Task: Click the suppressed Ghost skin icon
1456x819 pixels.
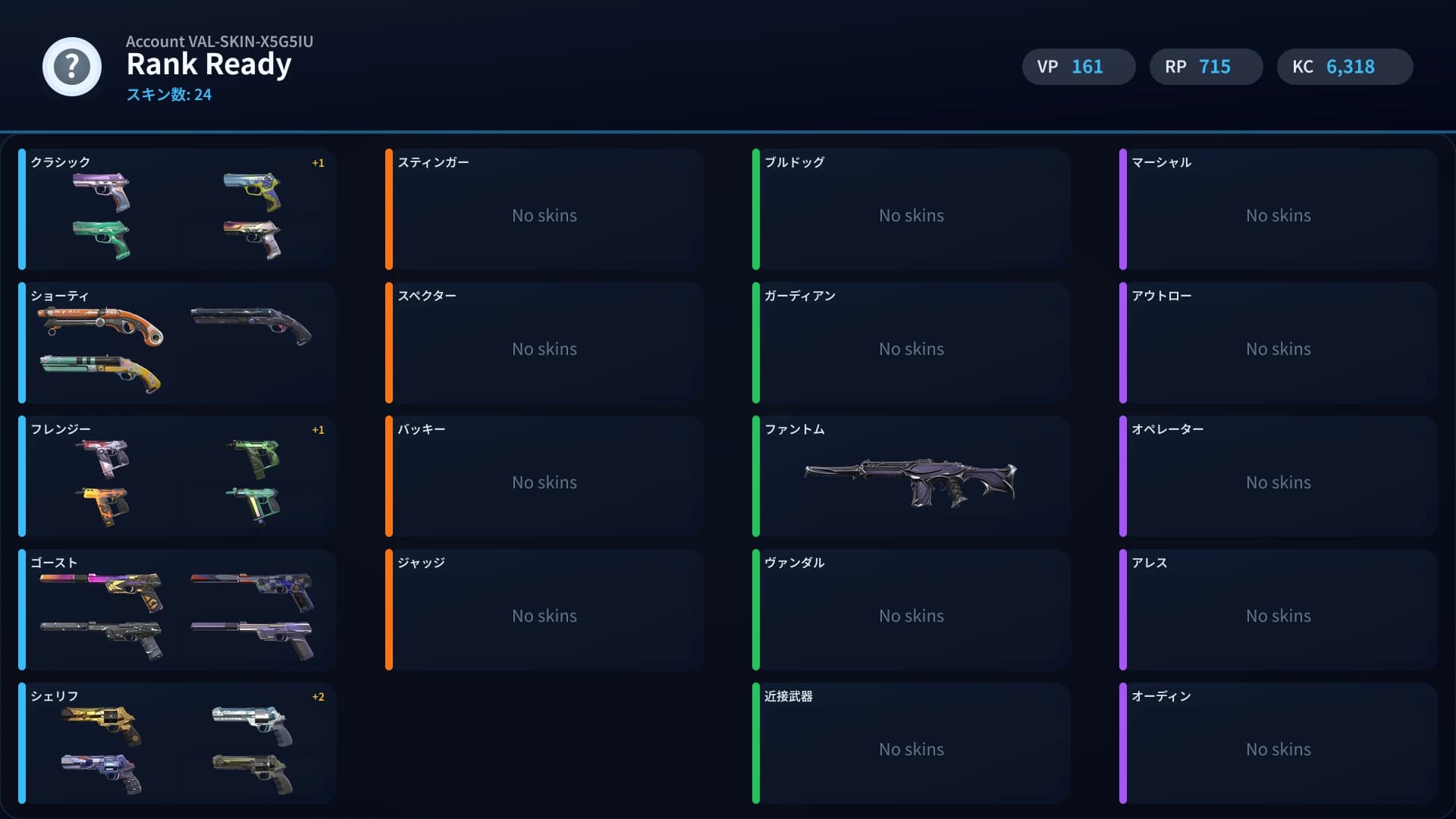Action: [x=102, y=637]
